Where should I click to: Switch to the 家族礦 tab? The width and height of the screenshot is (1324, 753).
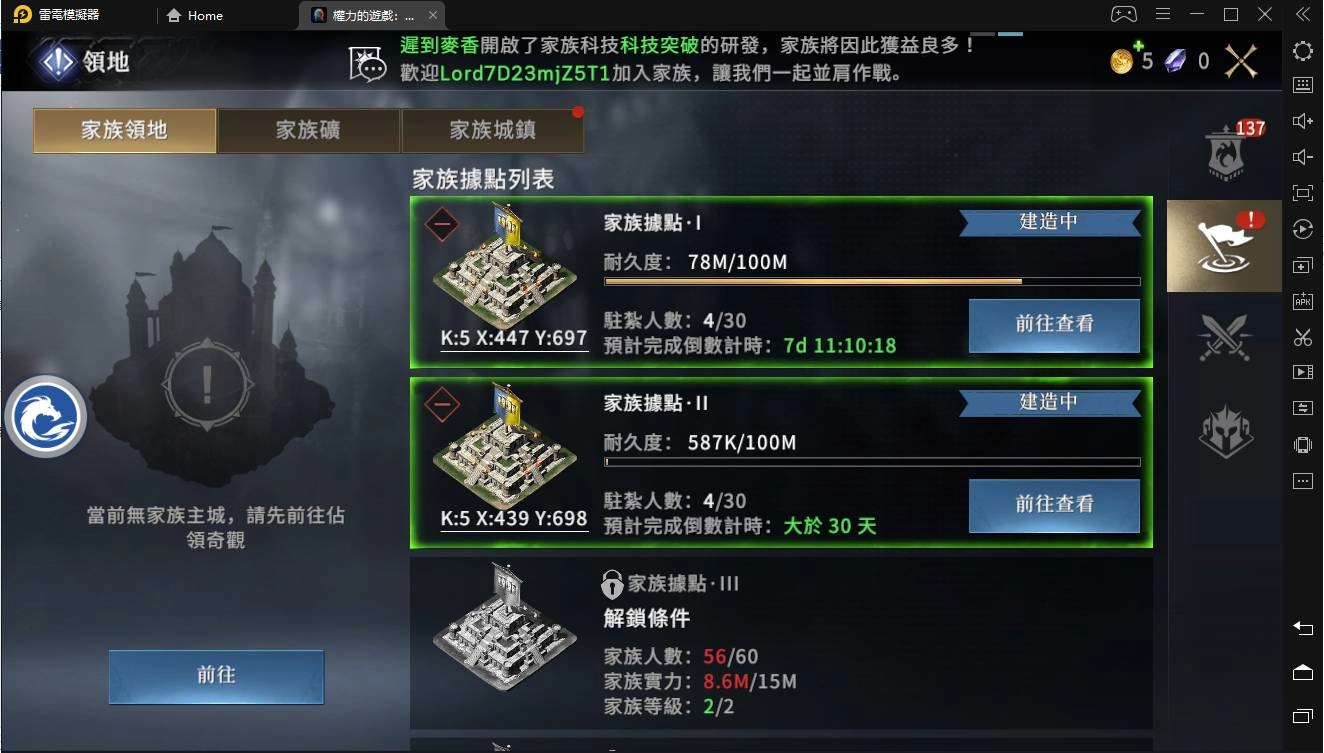point(308,131)
